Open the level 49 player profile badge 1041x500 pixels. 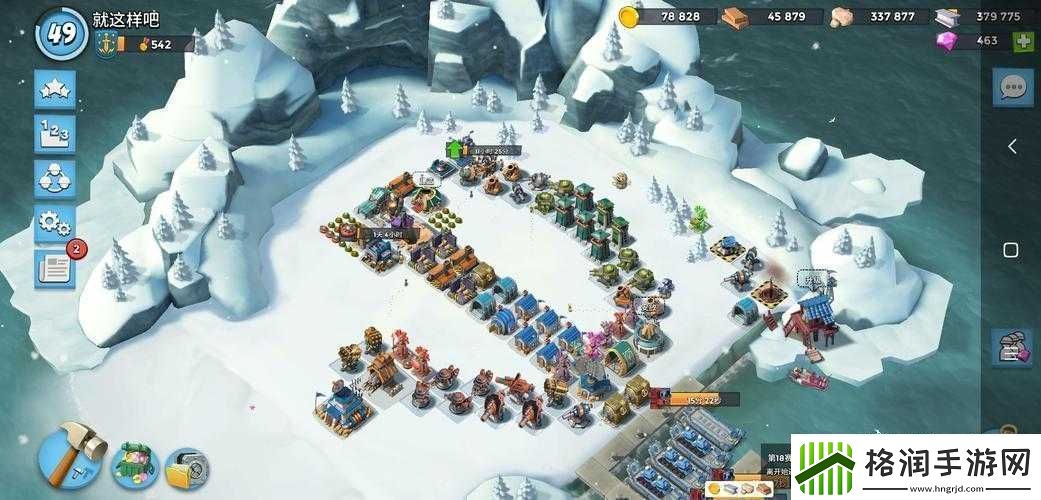(61, 33)
